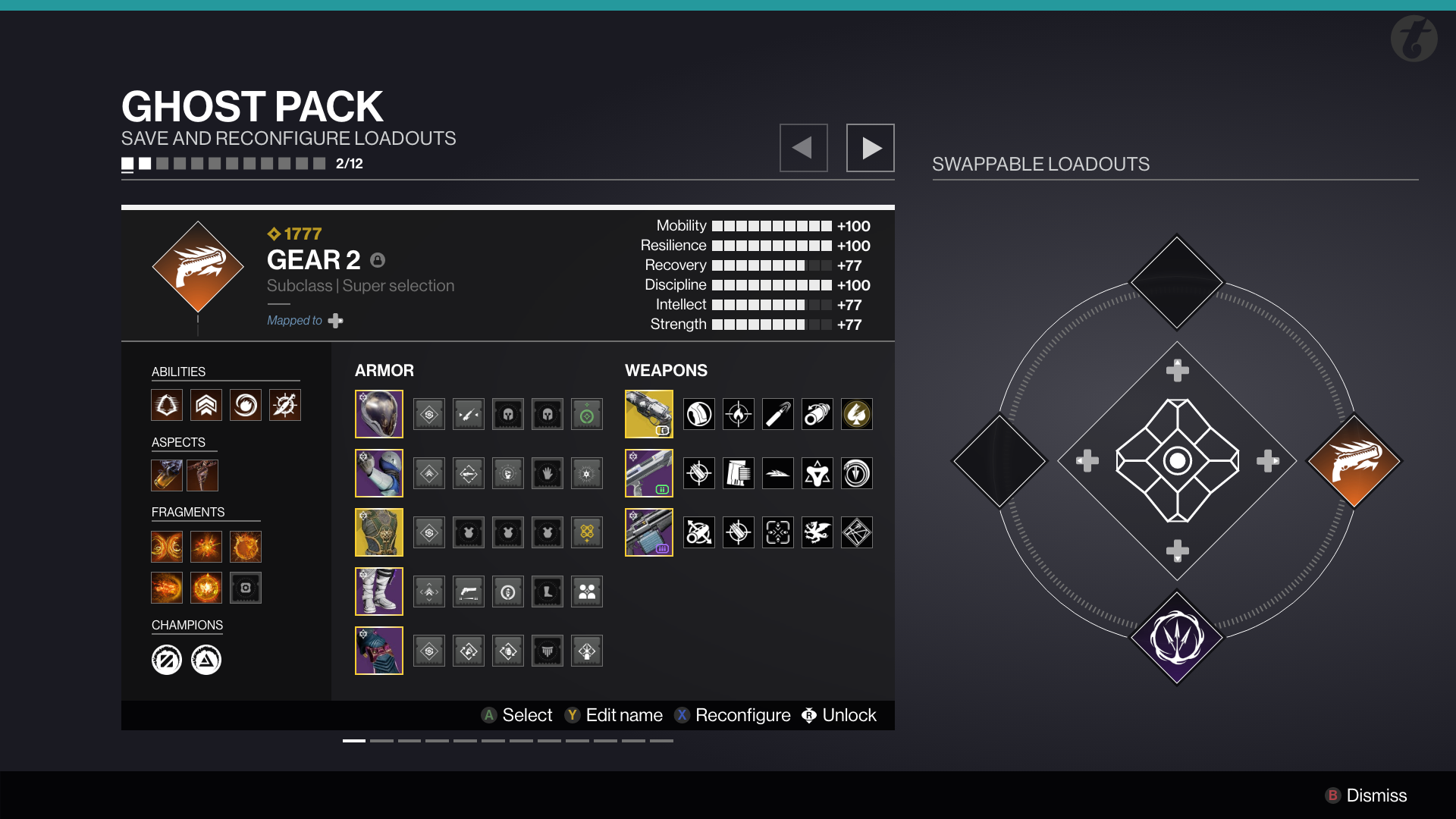Select the first champion mod icon
1456x819 pixels.
pos(167,660)
